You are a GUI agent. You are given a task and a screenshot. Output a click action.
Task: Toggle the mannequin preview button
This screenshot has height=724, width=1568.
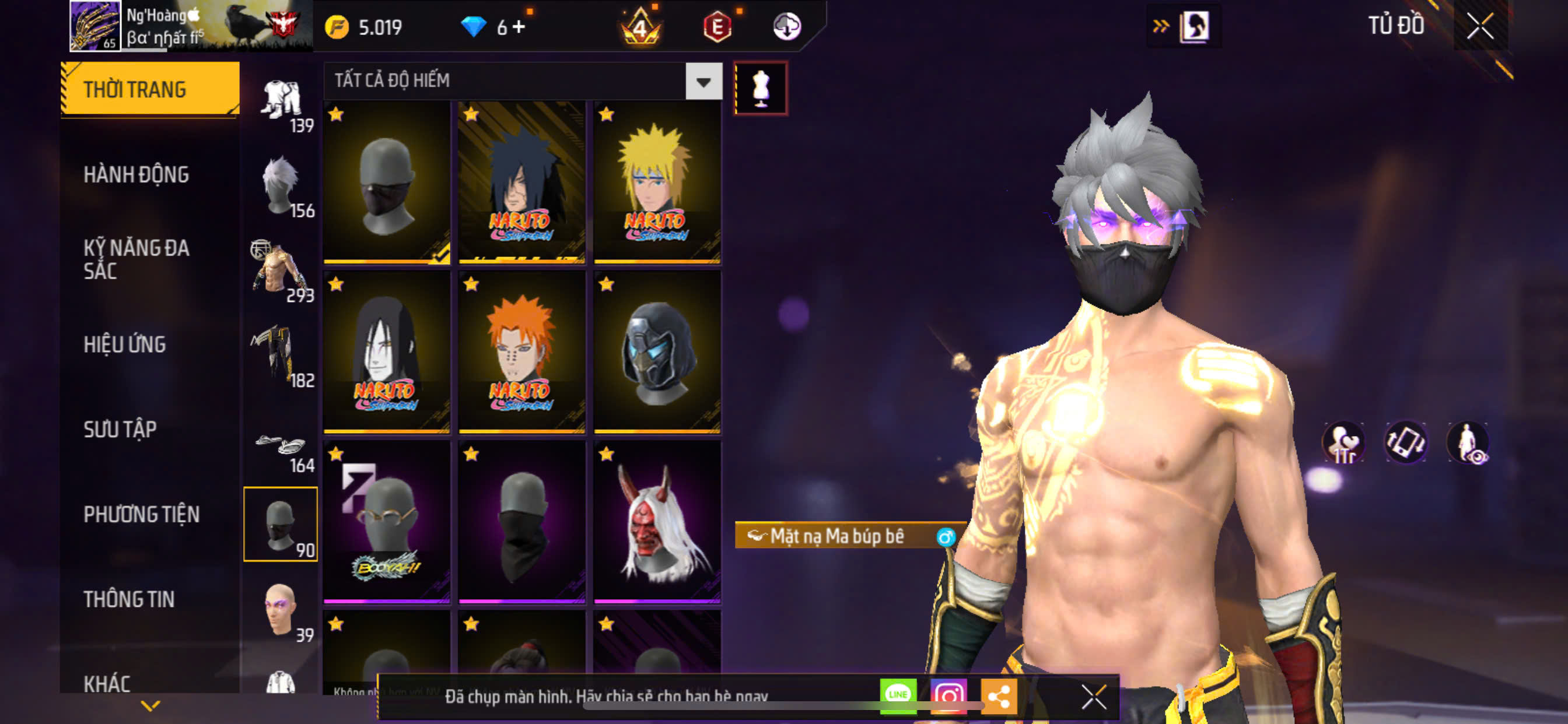click(x=760, y=88)
